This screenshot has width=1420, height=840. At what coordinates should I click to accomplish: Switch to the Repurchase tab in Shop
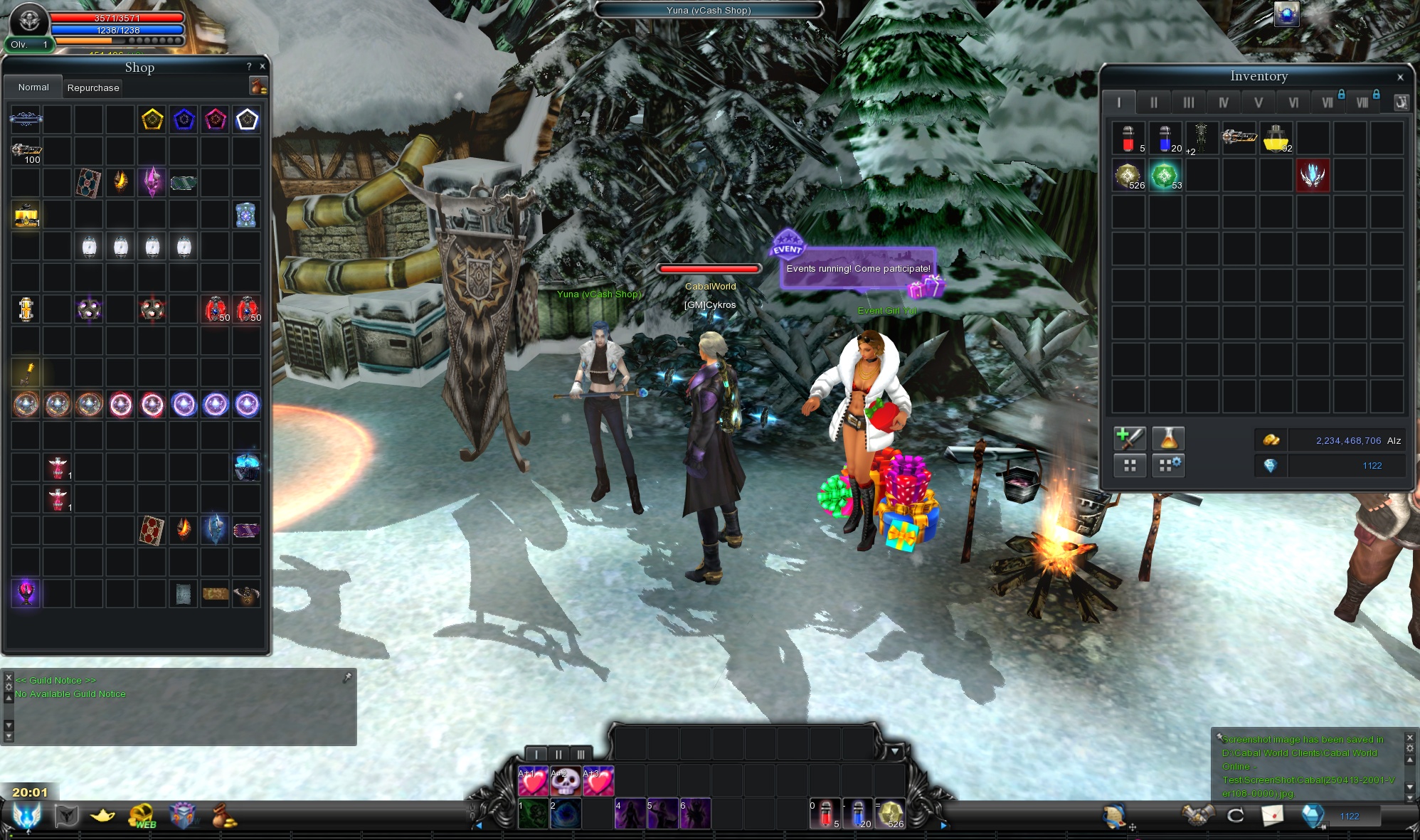click(93, 87)
